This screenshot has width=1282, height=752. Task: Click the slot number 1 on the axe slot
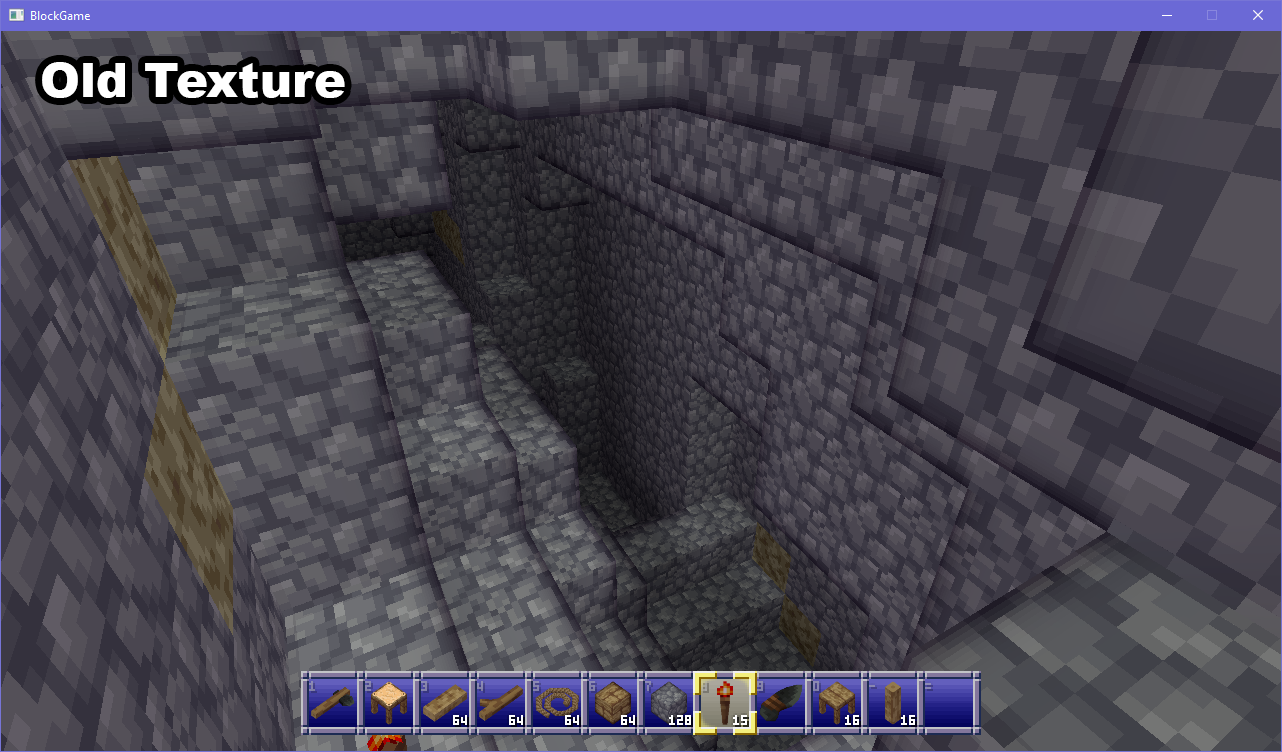click(x=312, y=686)
